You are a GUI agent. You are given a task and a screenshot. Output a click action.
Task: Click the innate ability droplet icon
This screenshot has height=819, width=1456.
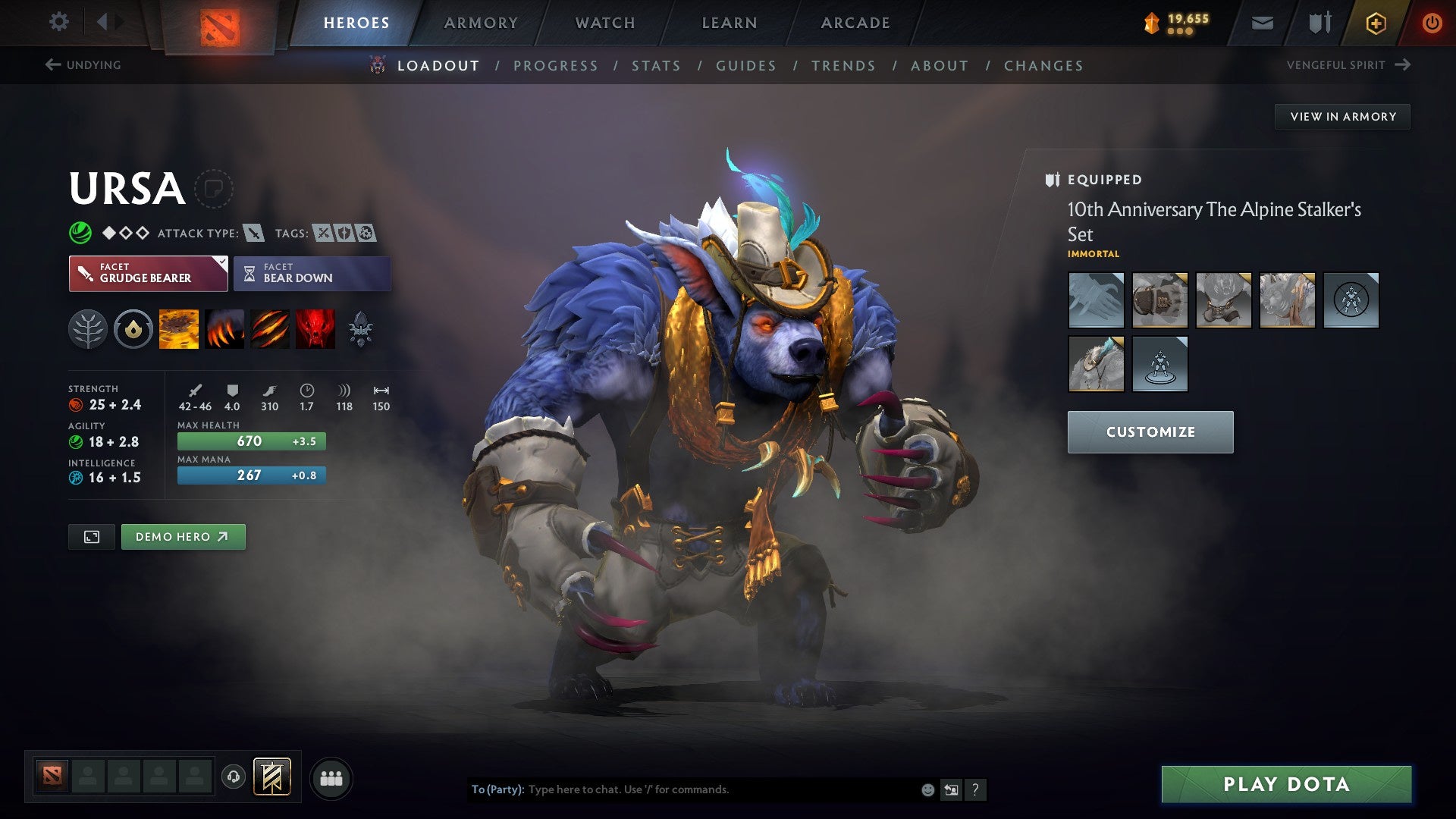pyautogui.click(x=133, y=328)
